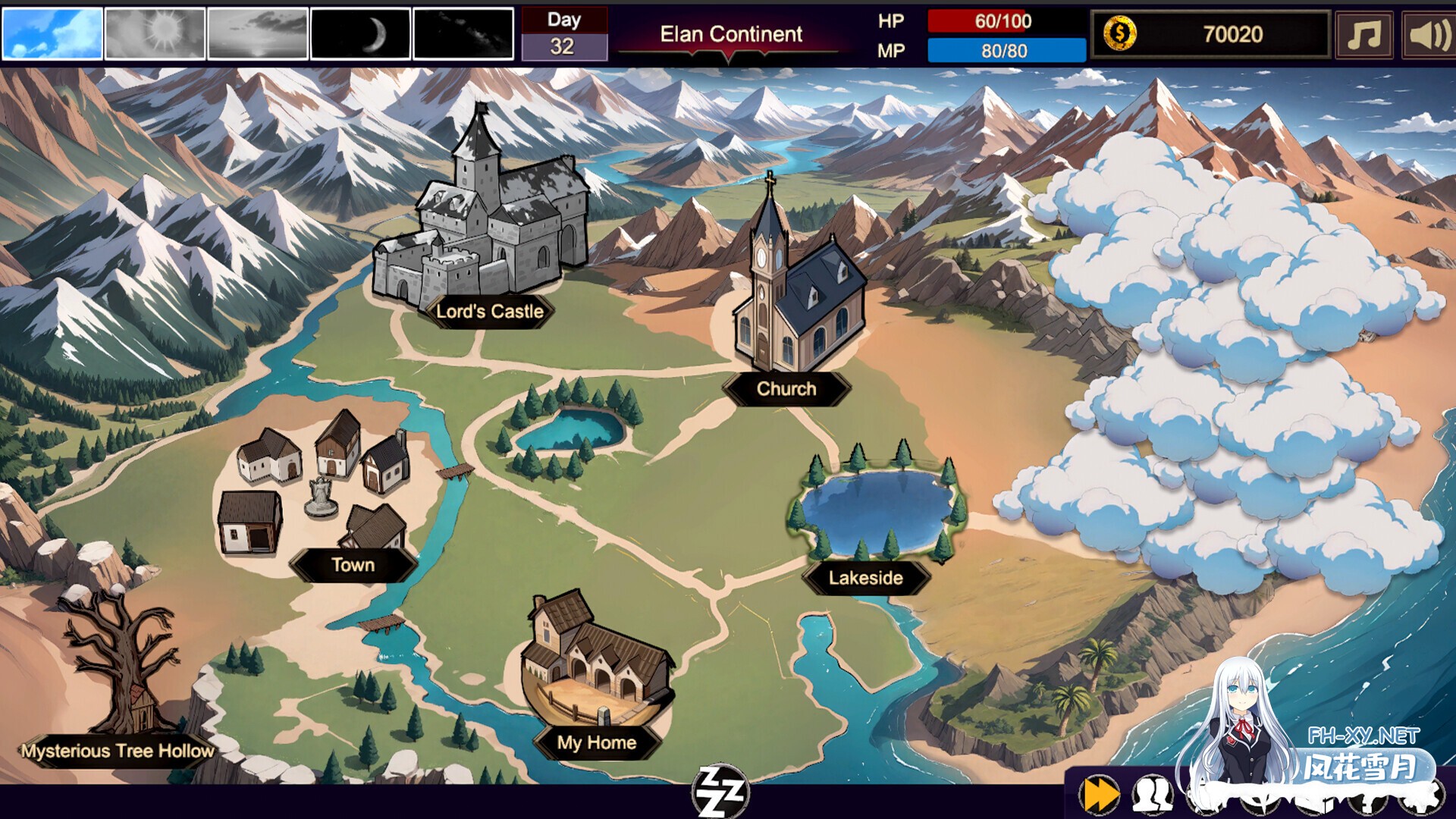Open the two-silhouette characters icon

point(1152,795)
